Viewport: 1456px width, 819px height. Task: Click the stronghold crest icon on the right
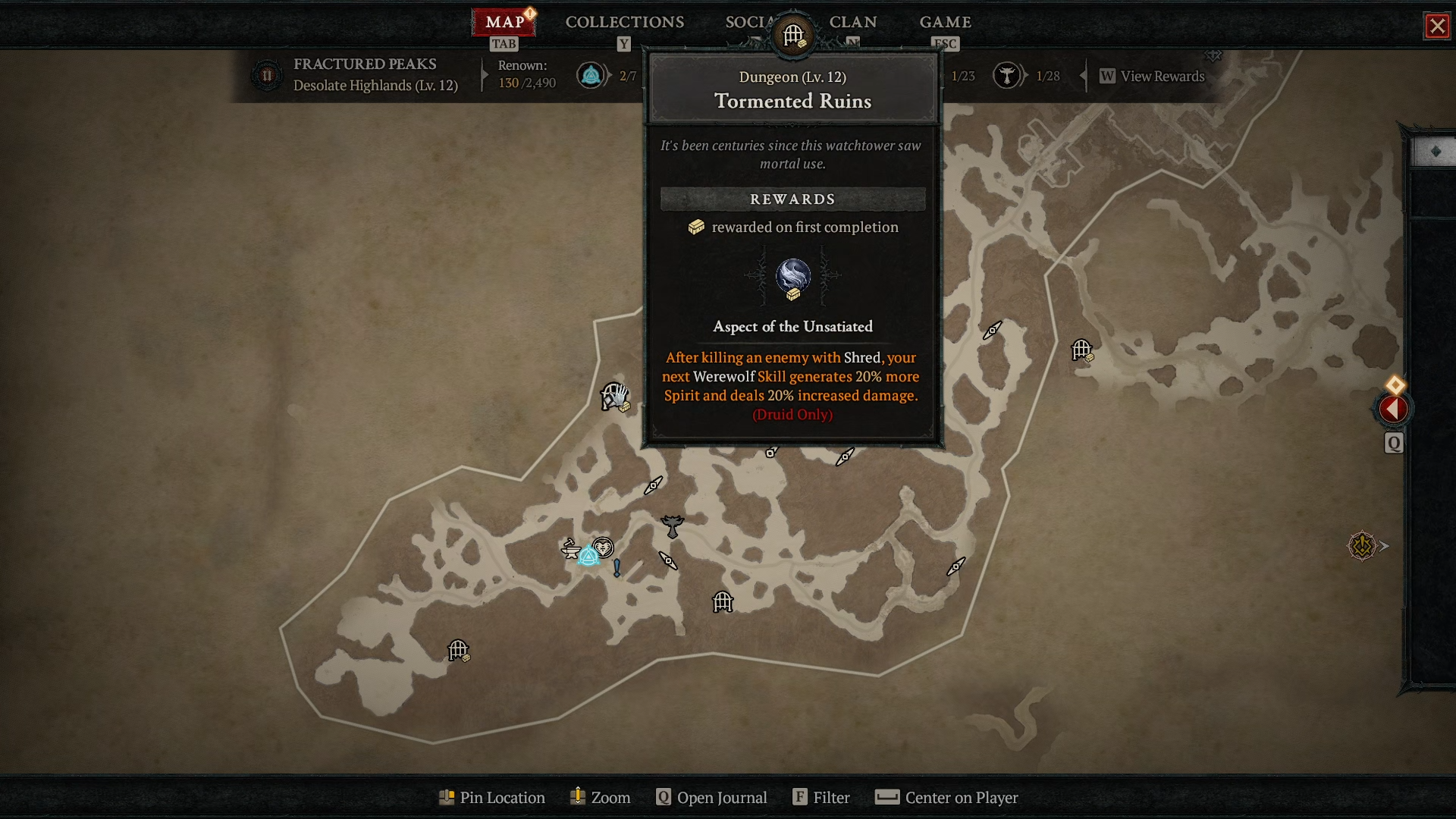[1363, 545]
